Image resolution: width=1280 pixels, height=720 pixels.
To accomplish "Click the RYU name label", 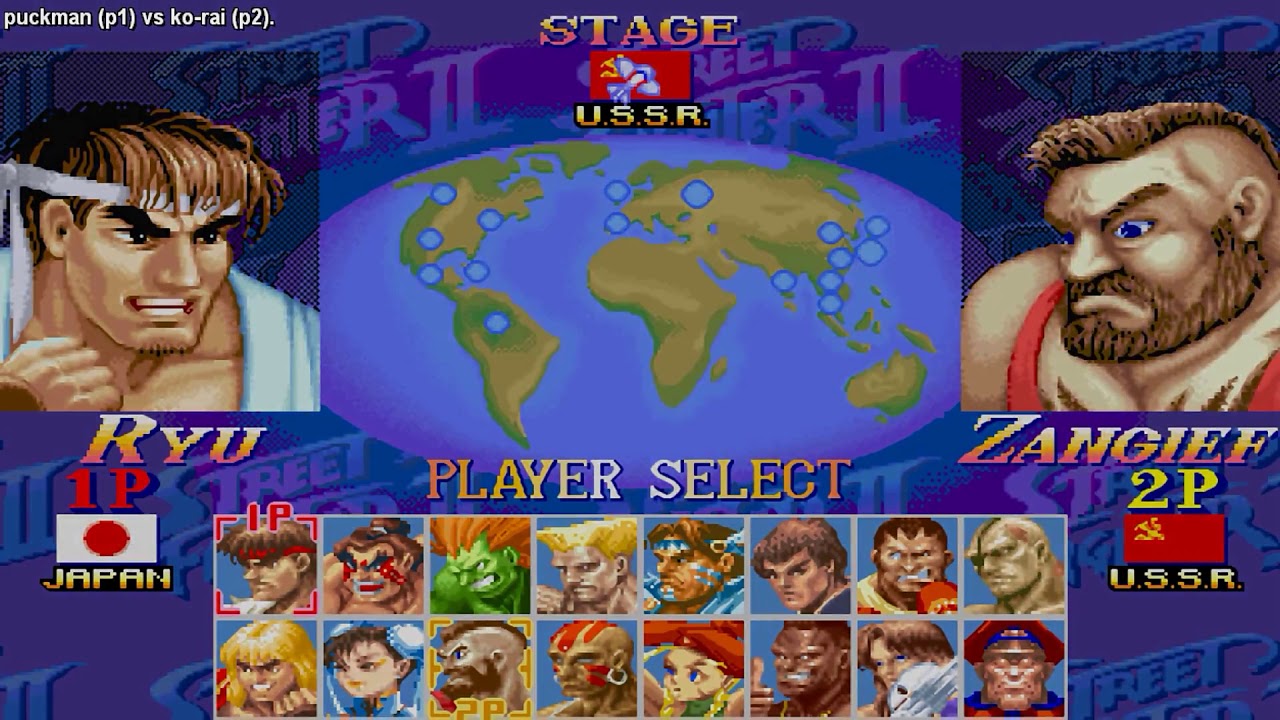I will click(x=175, y=438).
